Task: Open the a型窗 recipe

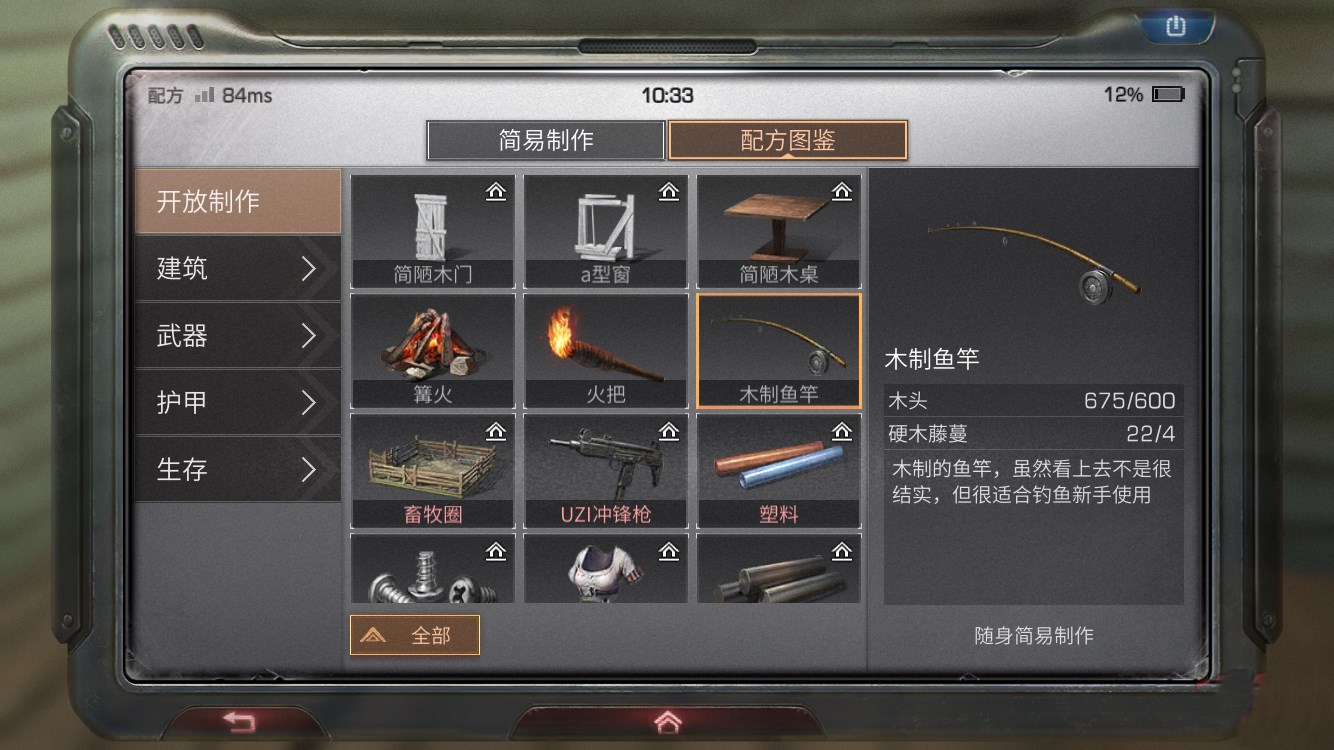Action: 606,230
